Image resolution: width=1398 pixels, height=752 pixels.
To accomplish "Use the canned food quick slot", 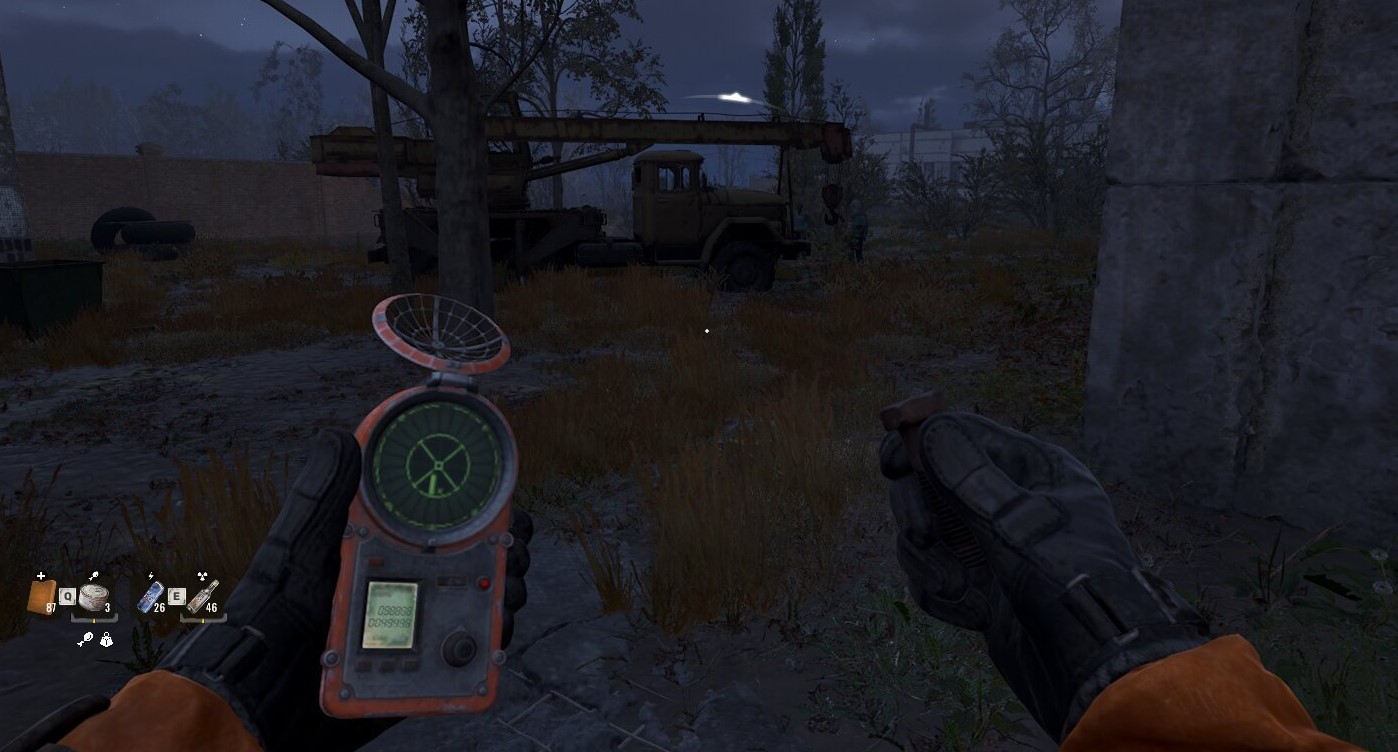I will [92, 598].
